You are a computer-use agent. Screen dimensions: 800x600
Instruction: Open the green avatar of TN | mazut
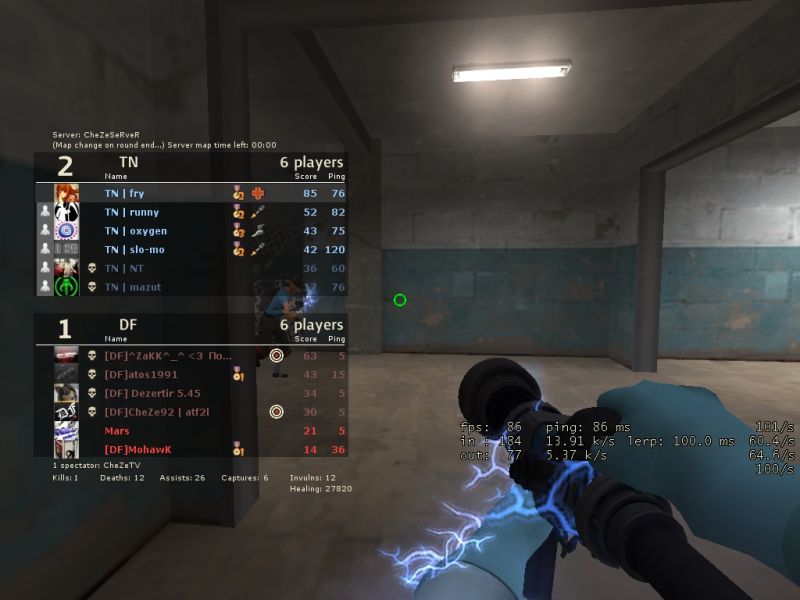[67, 287]
